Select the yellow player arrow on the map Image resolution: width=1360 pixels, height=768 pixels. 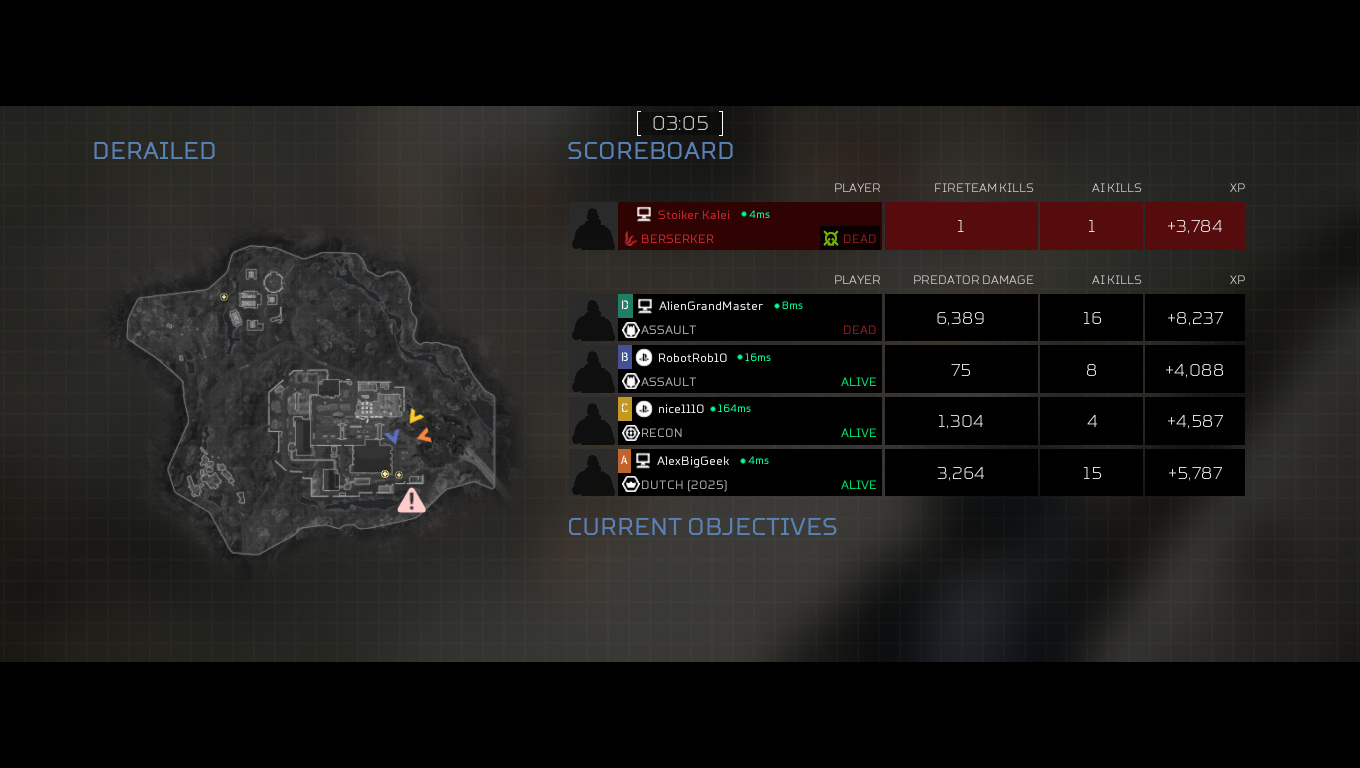tap(416, 416)
